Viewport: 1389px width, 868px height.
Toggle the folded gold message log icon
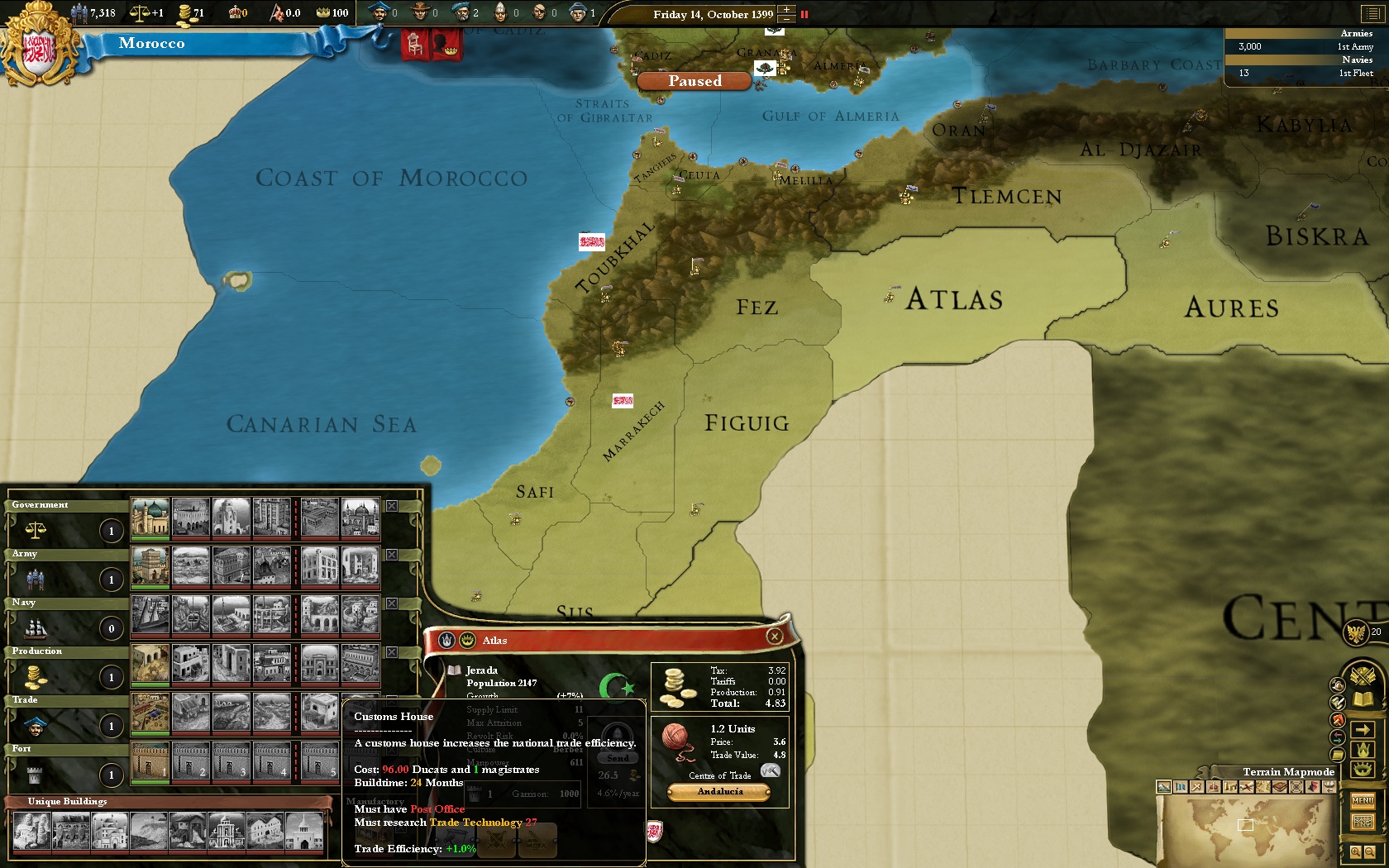pos(1336,754)
